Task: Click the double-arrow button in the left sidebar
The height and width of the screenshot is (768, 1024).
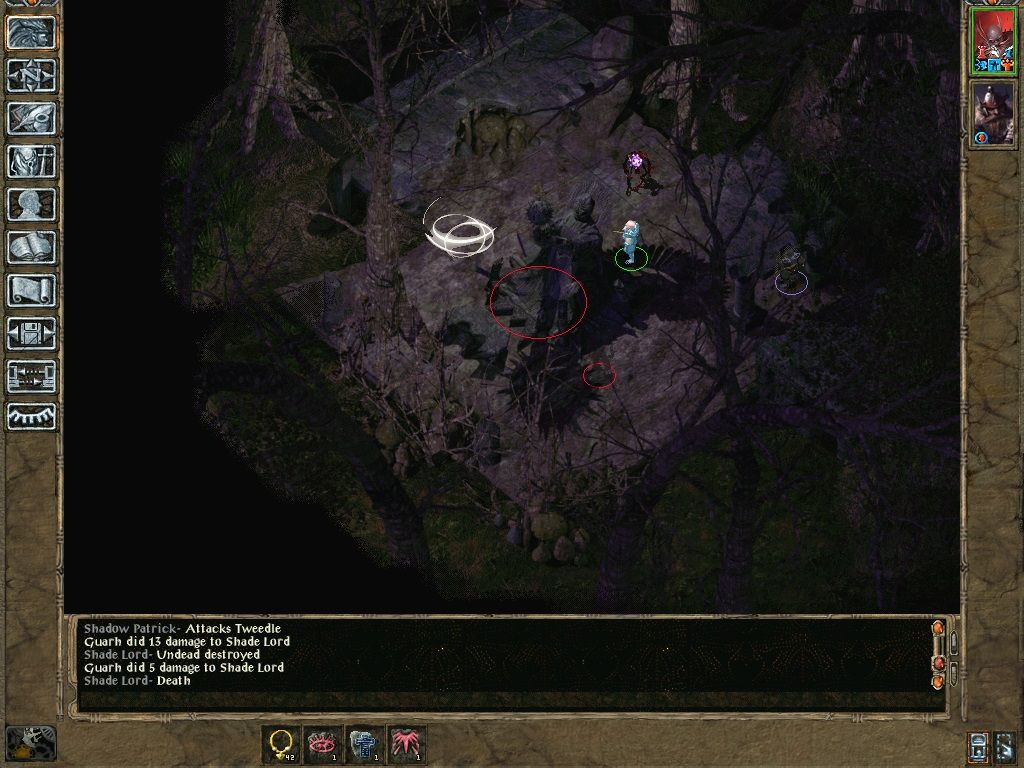Action: [x=31, y=376]
